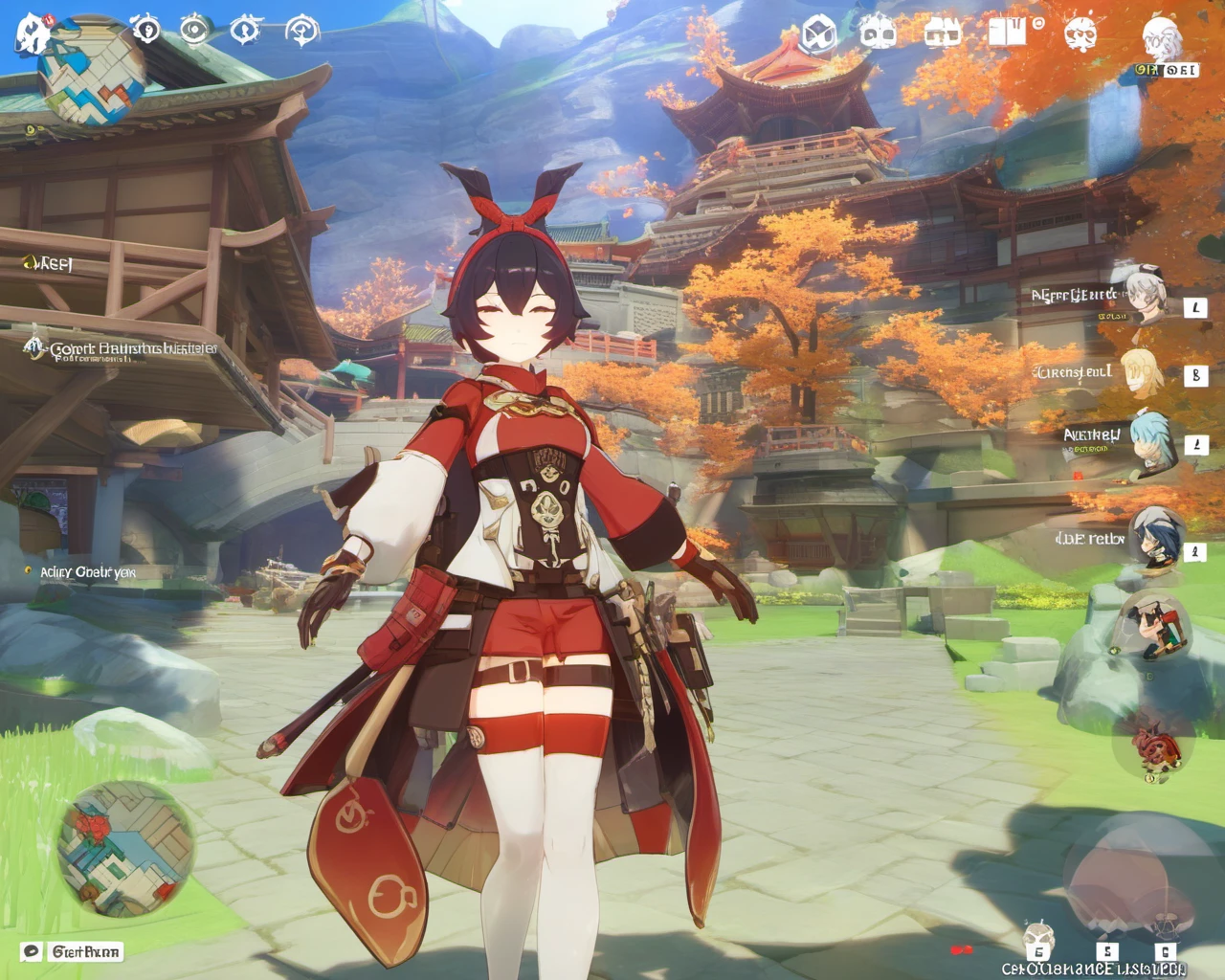The width and height of the screenshot is (1225, 980).
Task: Open the hexagonal cube icon in top bar
Action: (818, 34)
